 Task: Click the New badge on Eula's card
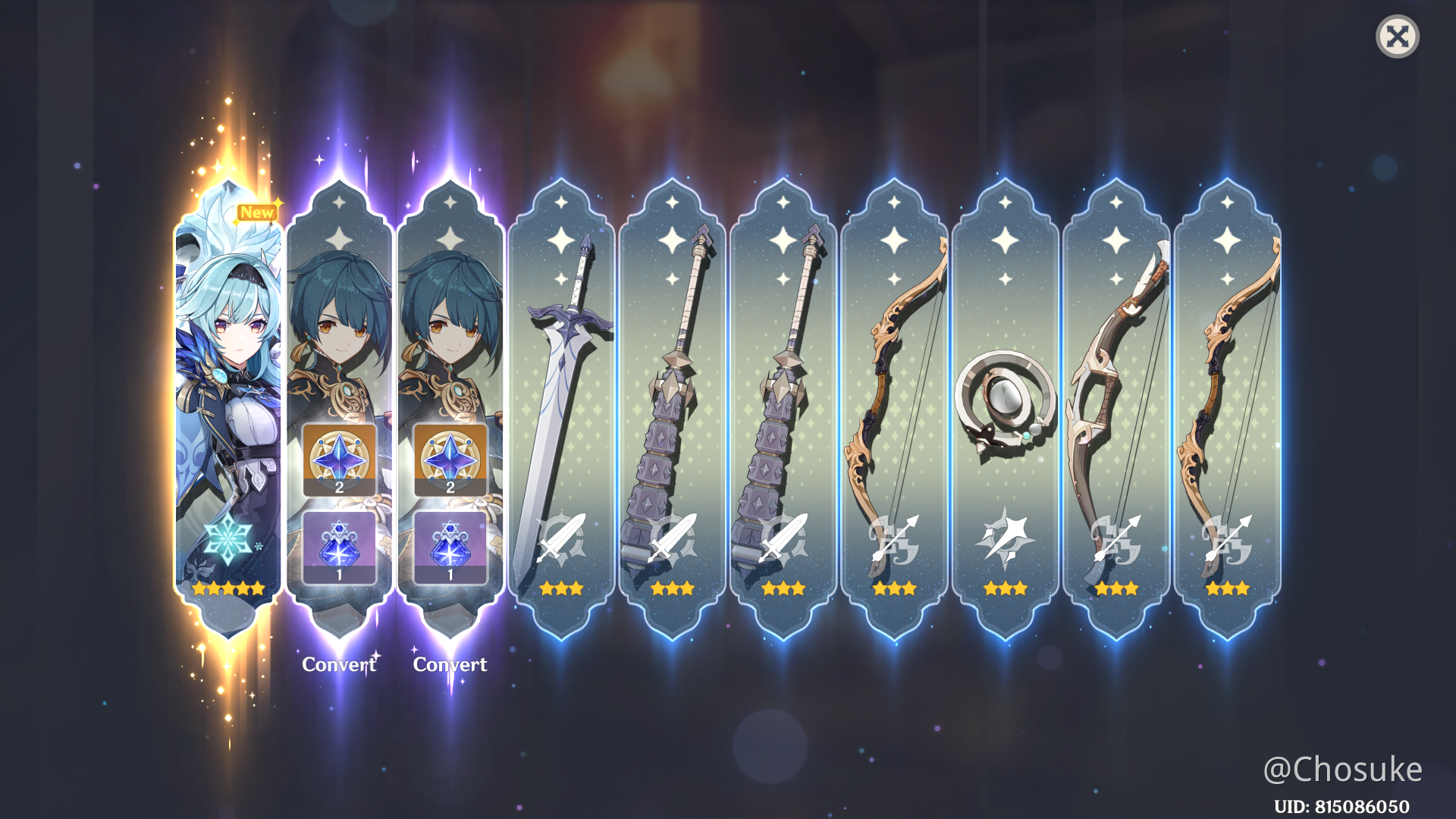pyautogui.click(x=256, y=213)
